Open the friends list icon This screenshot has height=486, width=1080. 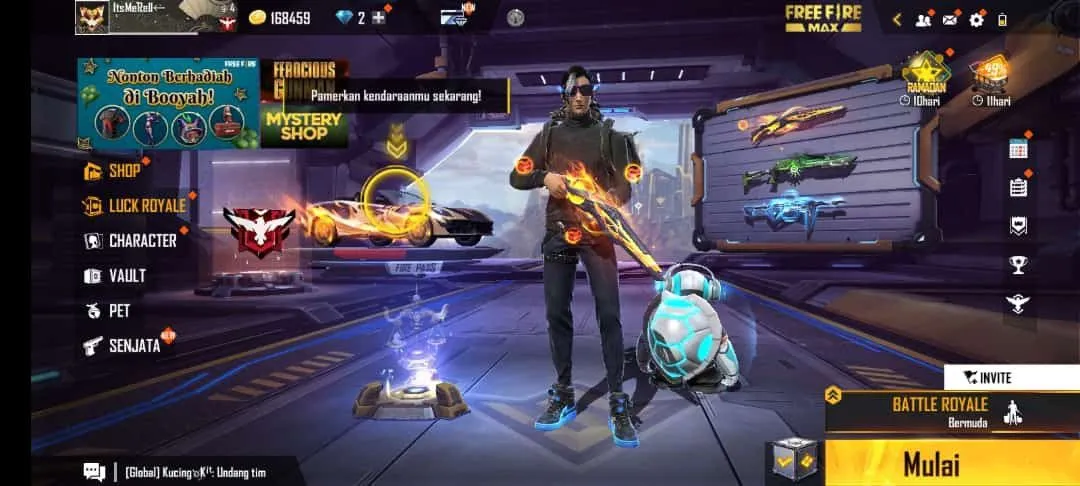coord(923,19)
